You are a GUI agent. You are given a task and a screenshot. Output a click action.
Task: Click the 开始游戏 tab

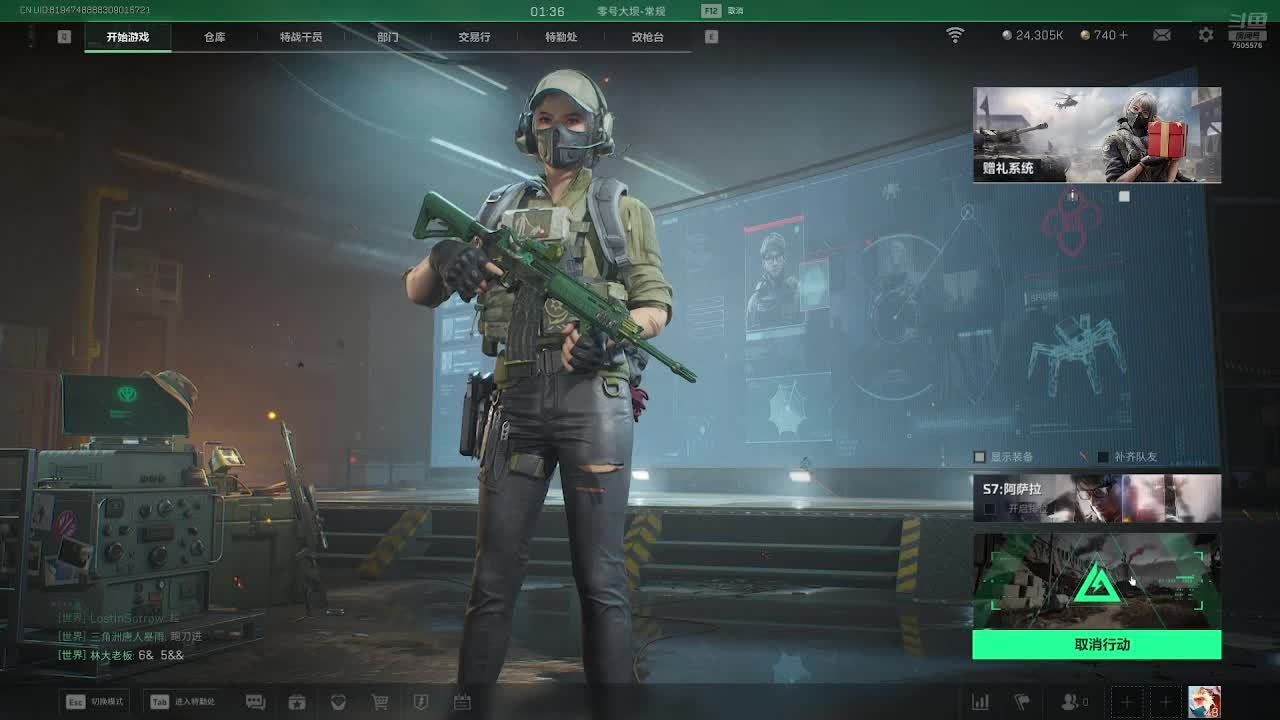[x=128, y=37]
